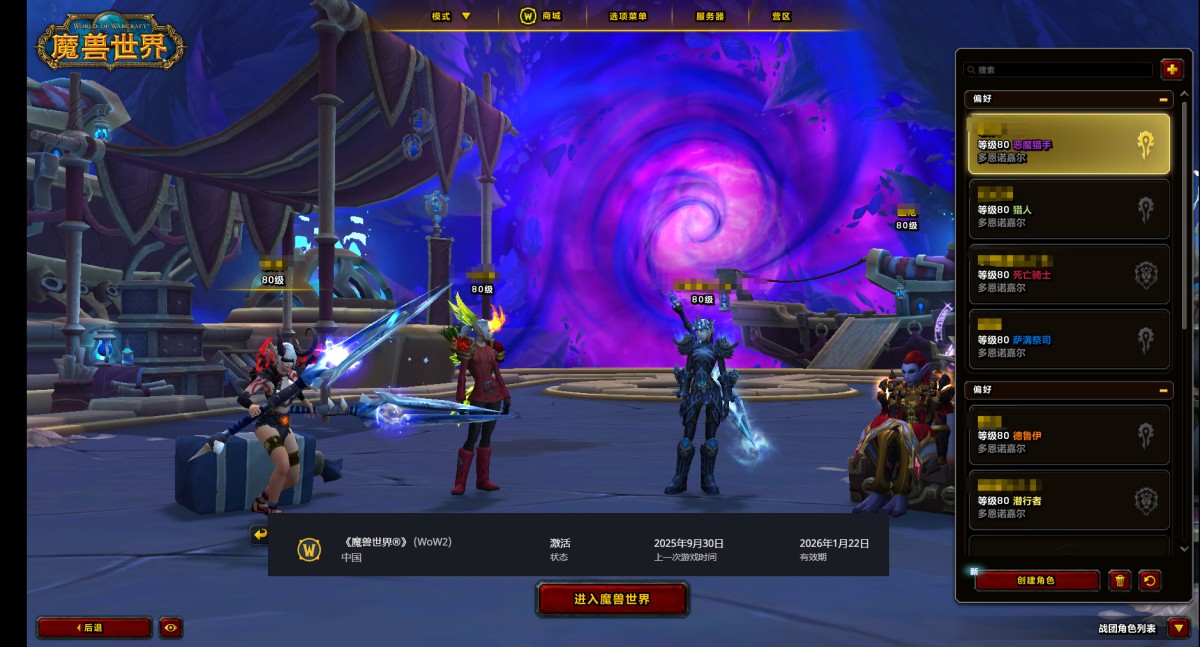Choose the level 80 潜行者 character
This screenshot has width=1200, height=647.
pos(1068,500)
